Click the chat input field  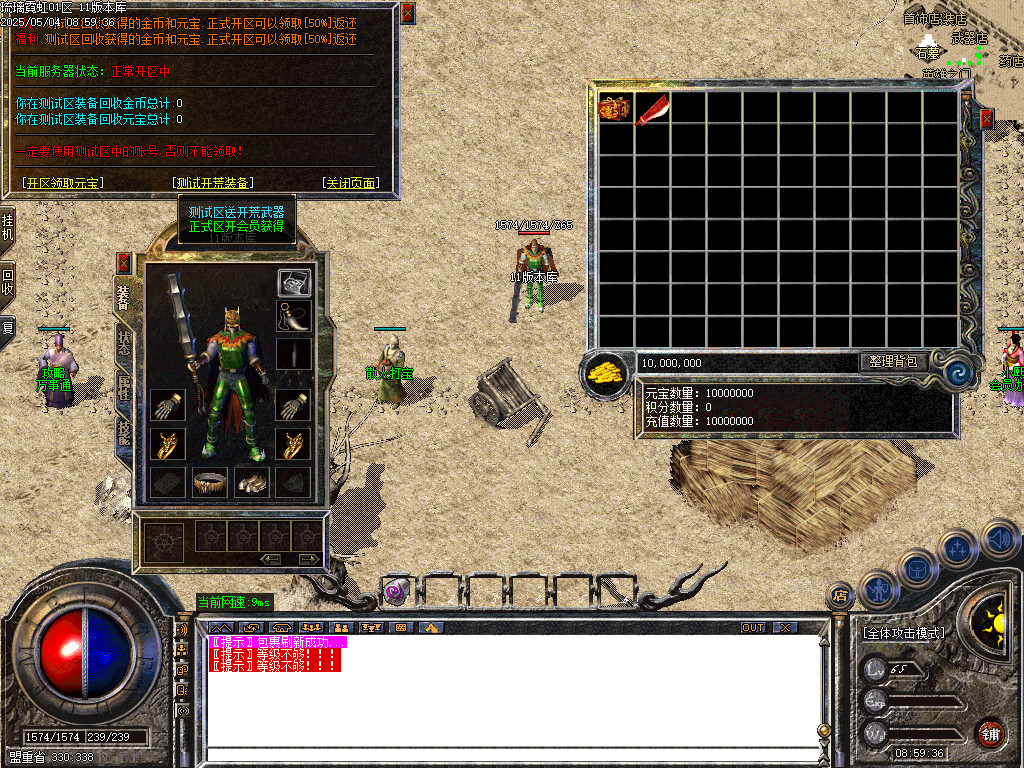(x=510, y=754)
